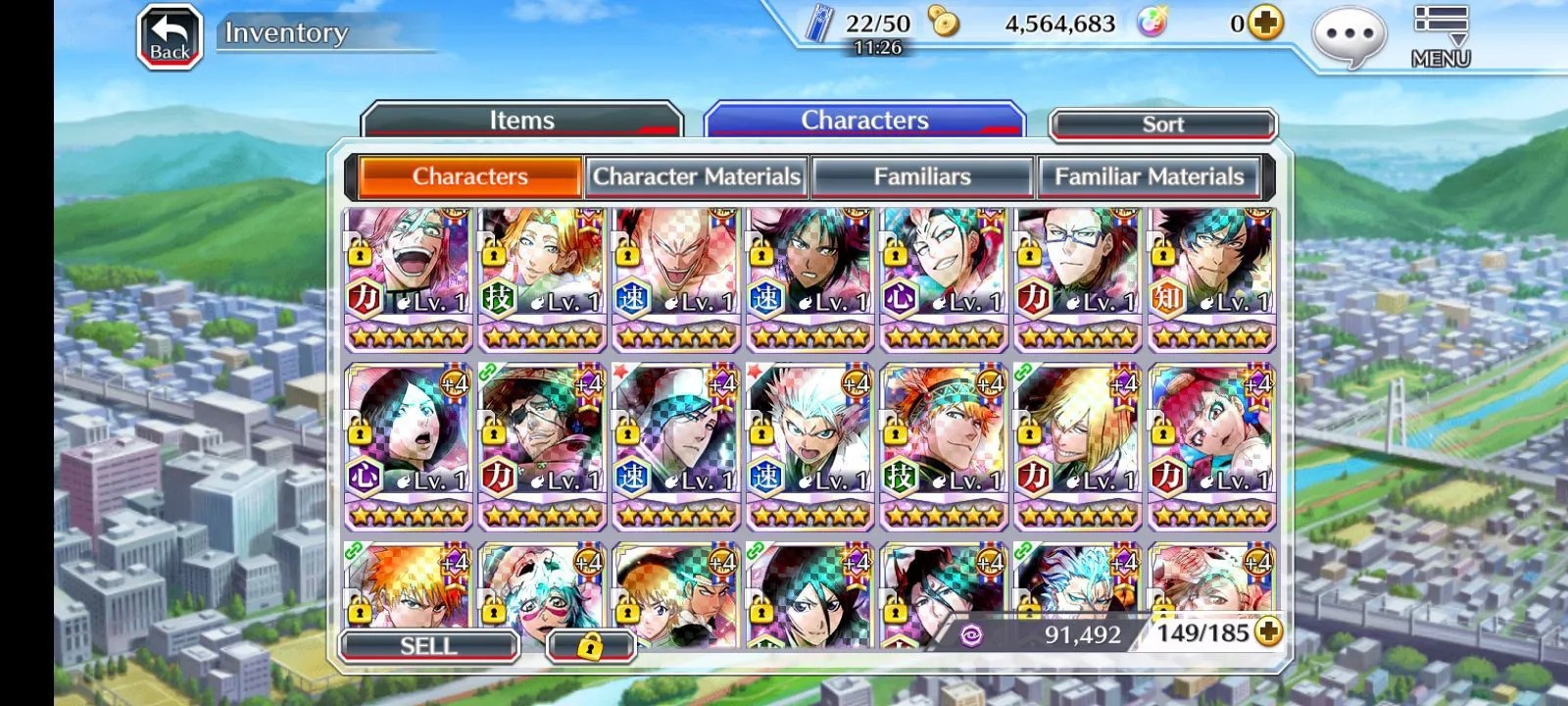The image size is (1568, 706).
Task: Show the orange Characters sub-tab
Action: 469,176
